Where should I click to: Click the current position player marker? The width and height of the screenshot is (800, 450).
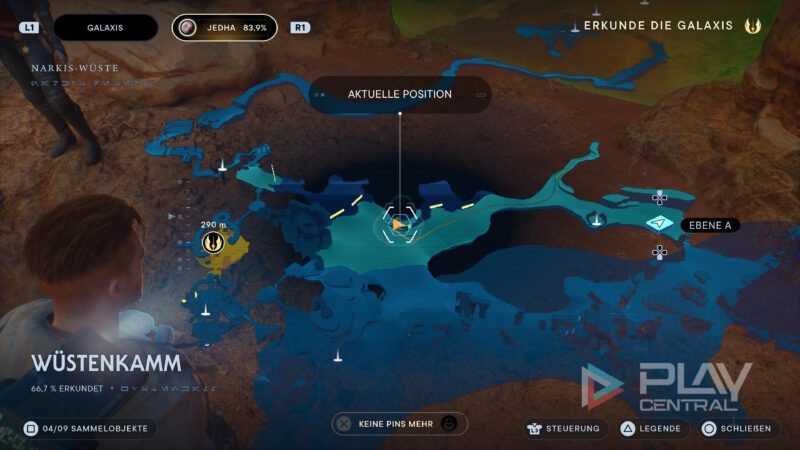pyautogui.click(x=400, y=225)
